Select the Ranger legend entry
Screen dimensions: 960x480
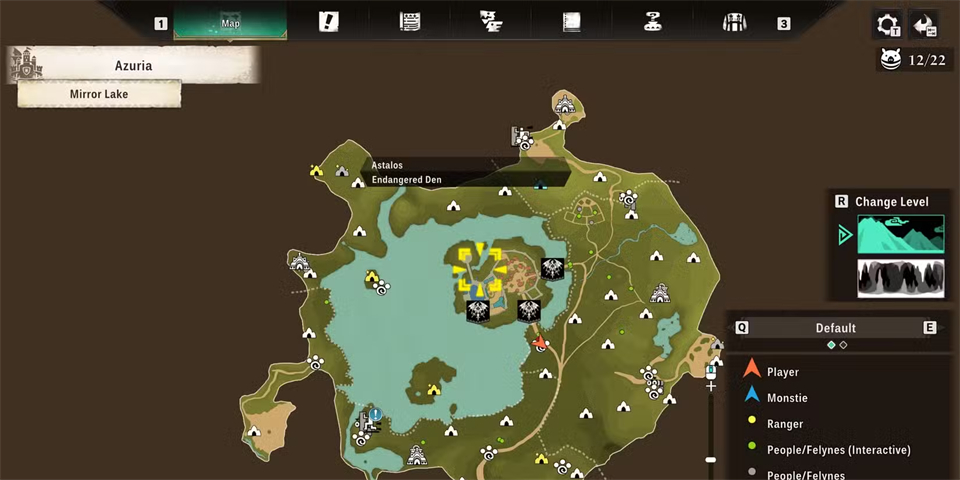click(785, 424)
